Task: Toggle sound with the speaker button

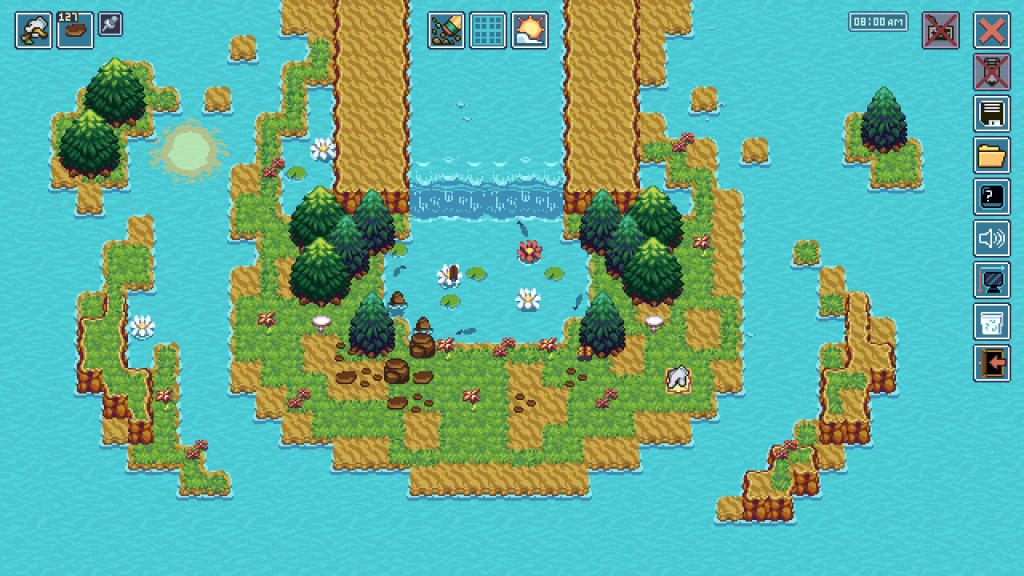Action: (x=992, y=239)
